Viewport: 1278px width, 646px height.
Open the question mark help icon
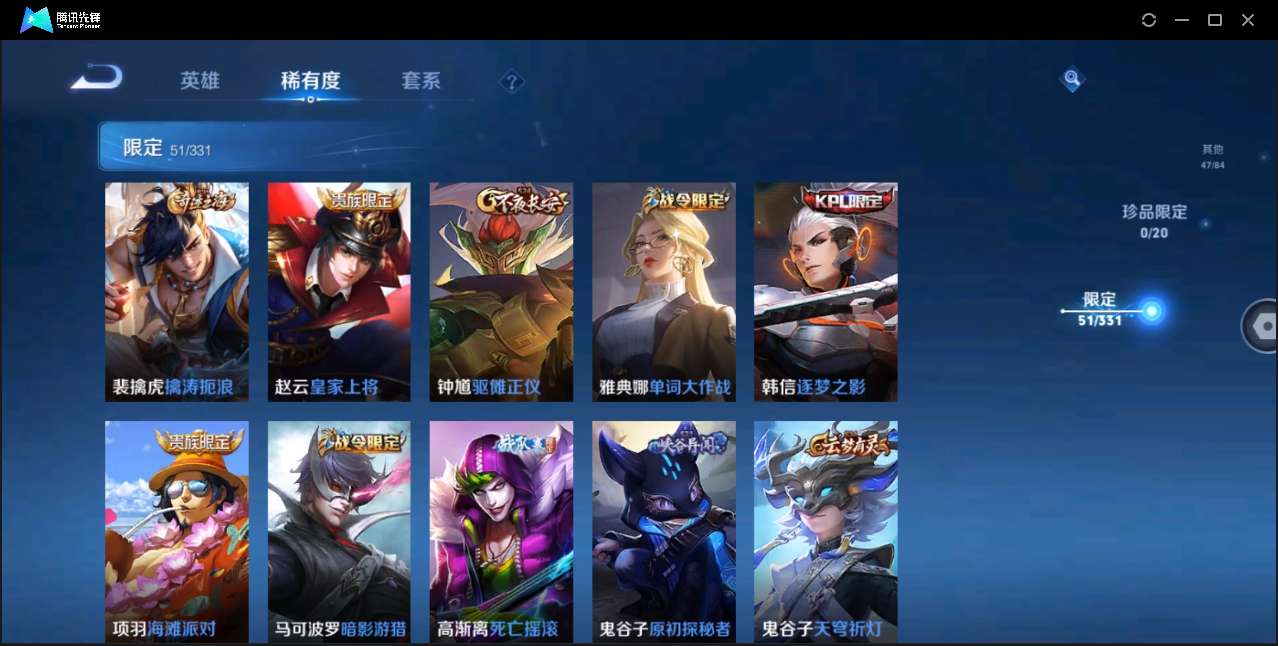coord(512,82)
